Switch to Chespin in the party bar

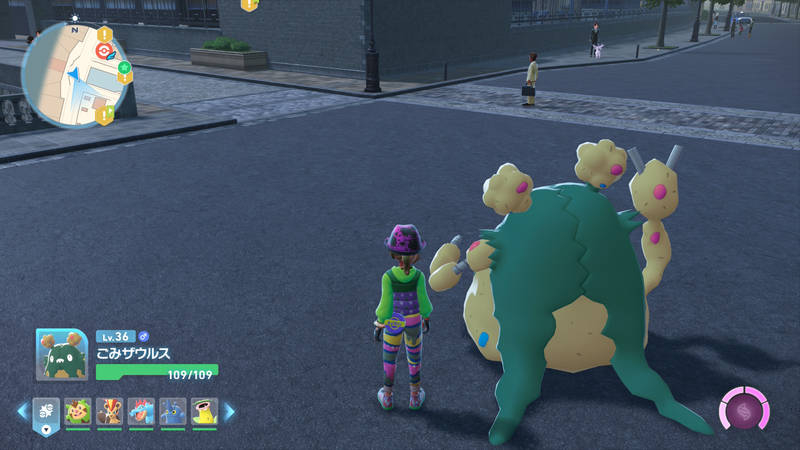click(77, 411)
